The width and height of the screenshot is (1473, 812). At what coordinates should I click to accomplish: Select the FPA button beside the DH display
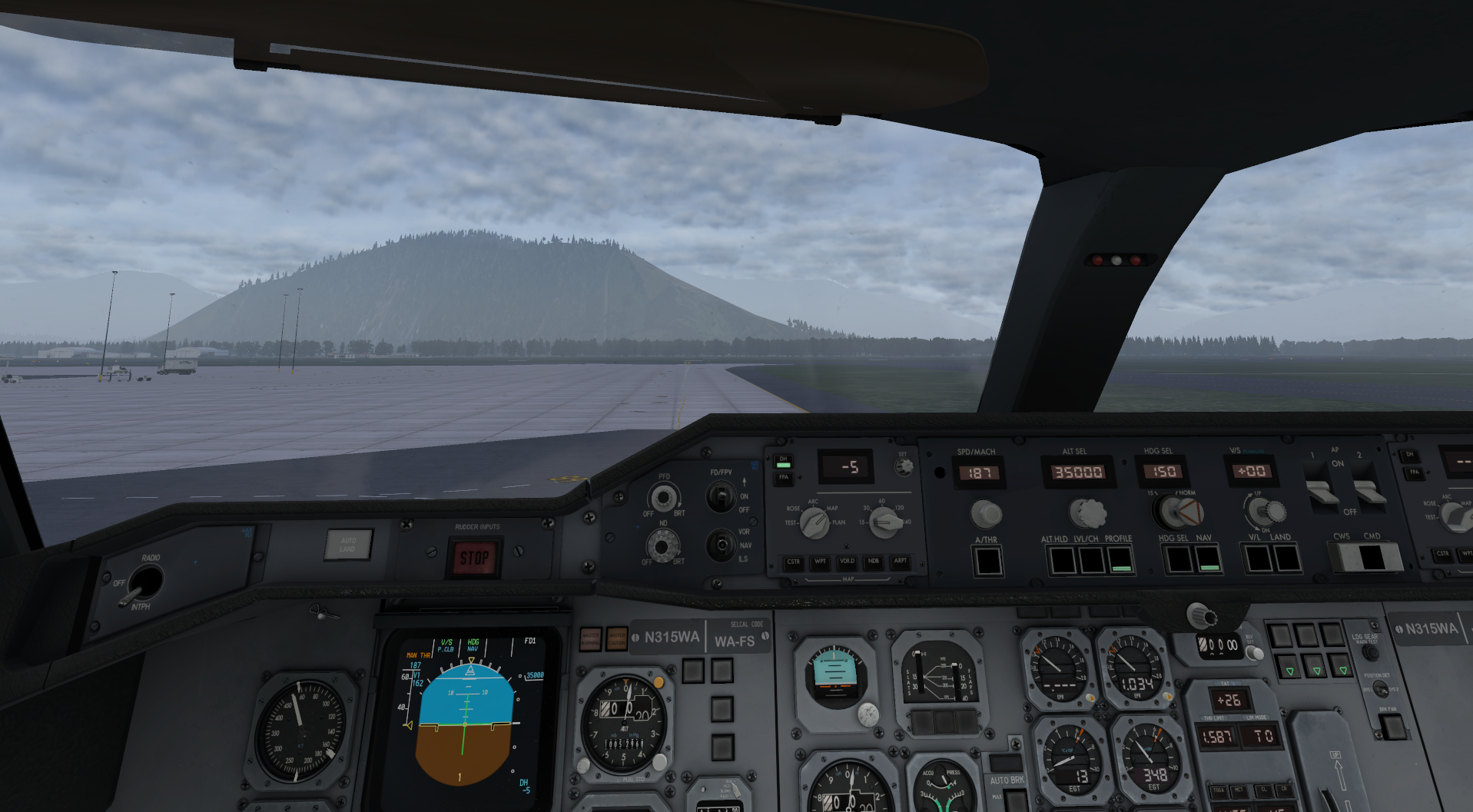click(x=783, y=478)
